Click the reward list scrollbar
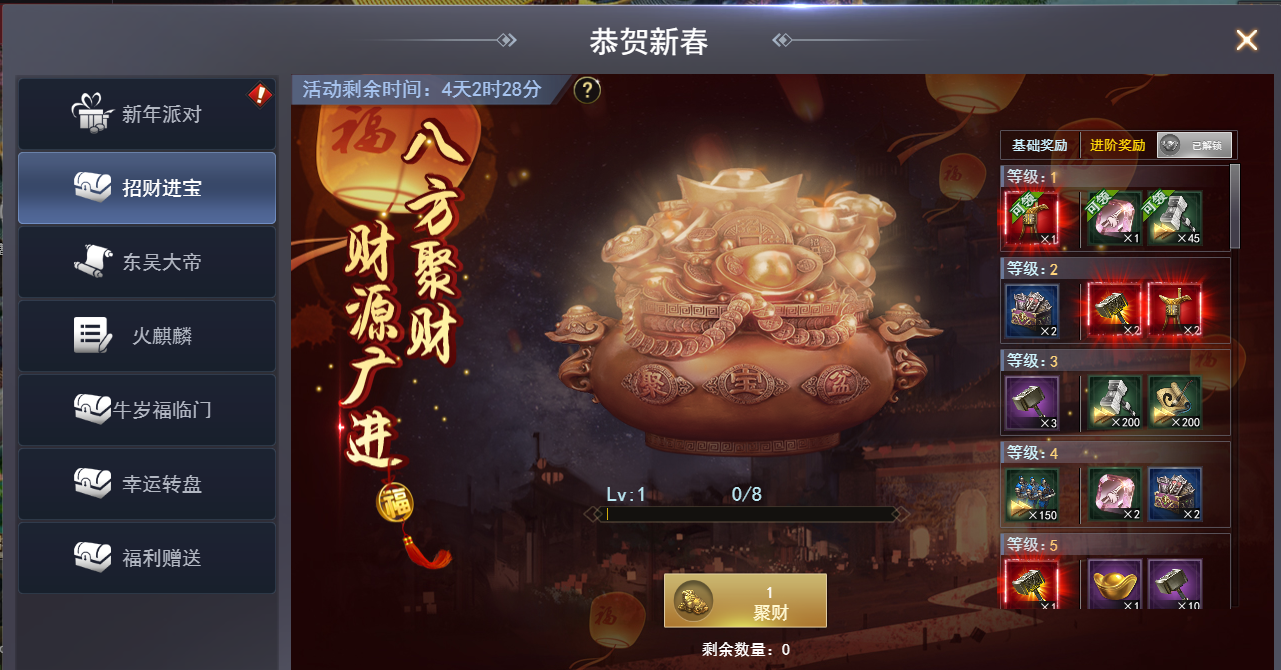The width and height of the screenshot is (1281, 670). [1235, 205]
